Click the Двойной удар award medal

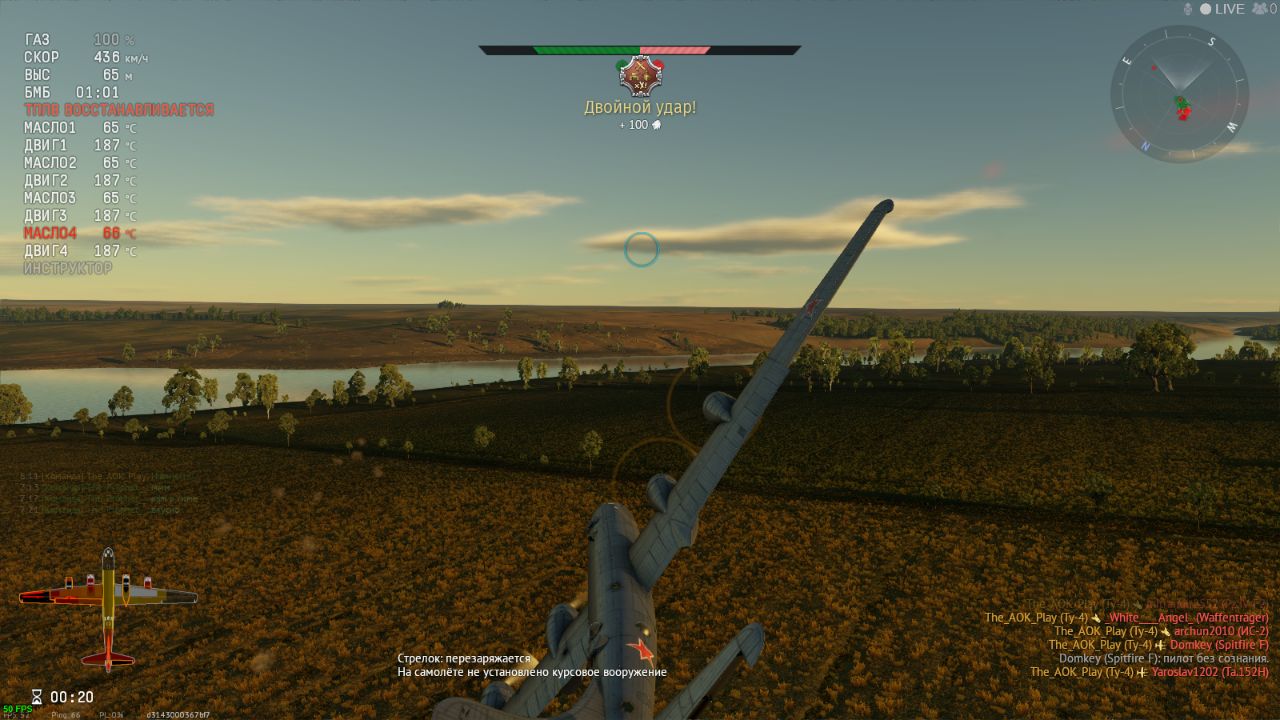[x=641, y=75]
